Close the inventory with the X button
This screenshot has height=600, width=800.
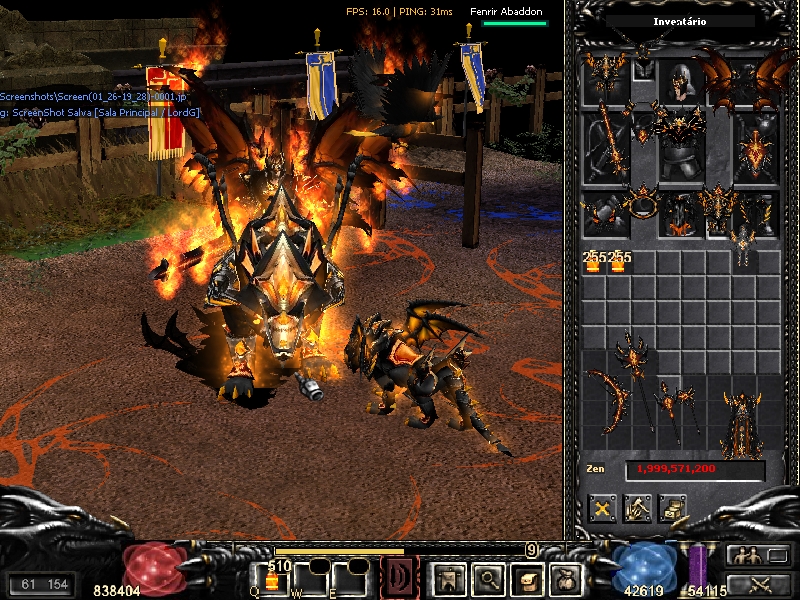[602, 507]
